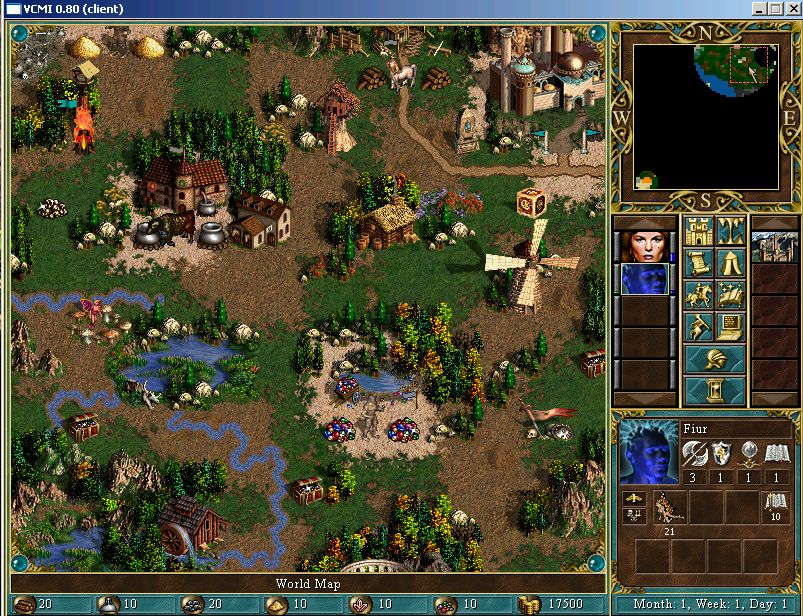The image size is (803, 616).
Task: Open the Kingdom Overview castle button
Action: click(x=697, y=231)
